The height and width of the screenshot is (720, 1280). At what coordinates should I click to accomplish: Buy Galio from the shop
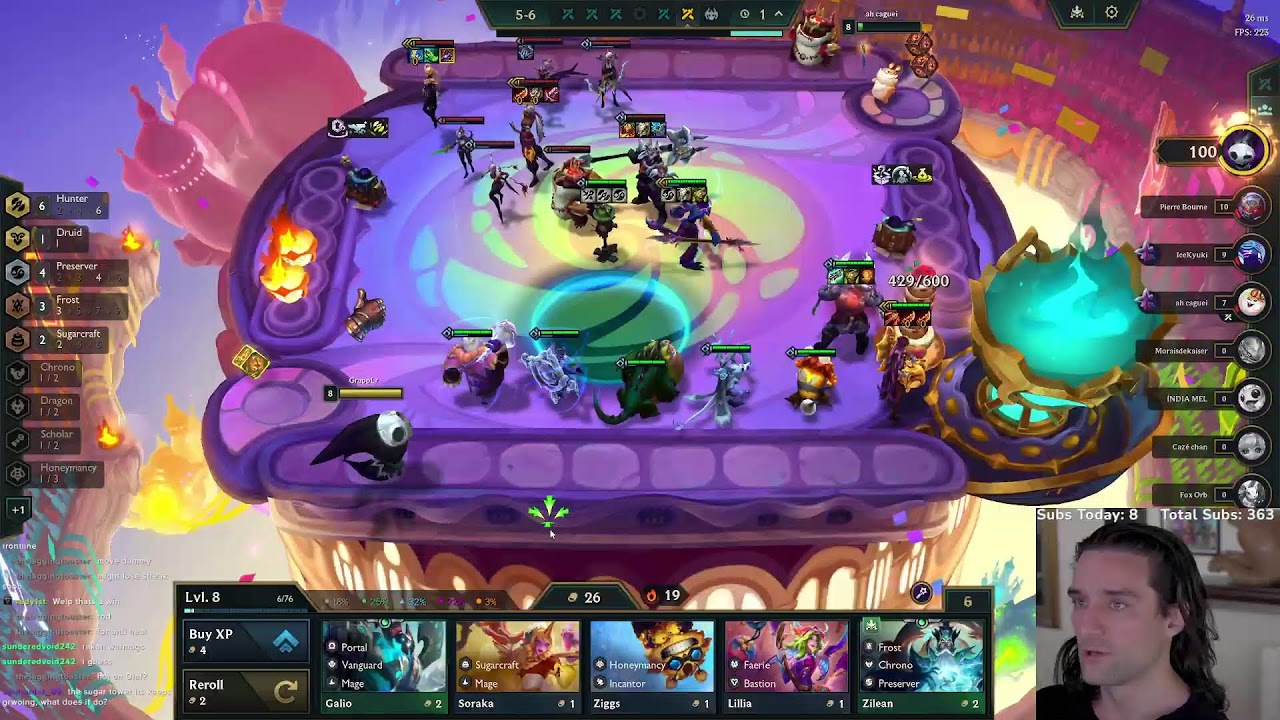point(384,664)
